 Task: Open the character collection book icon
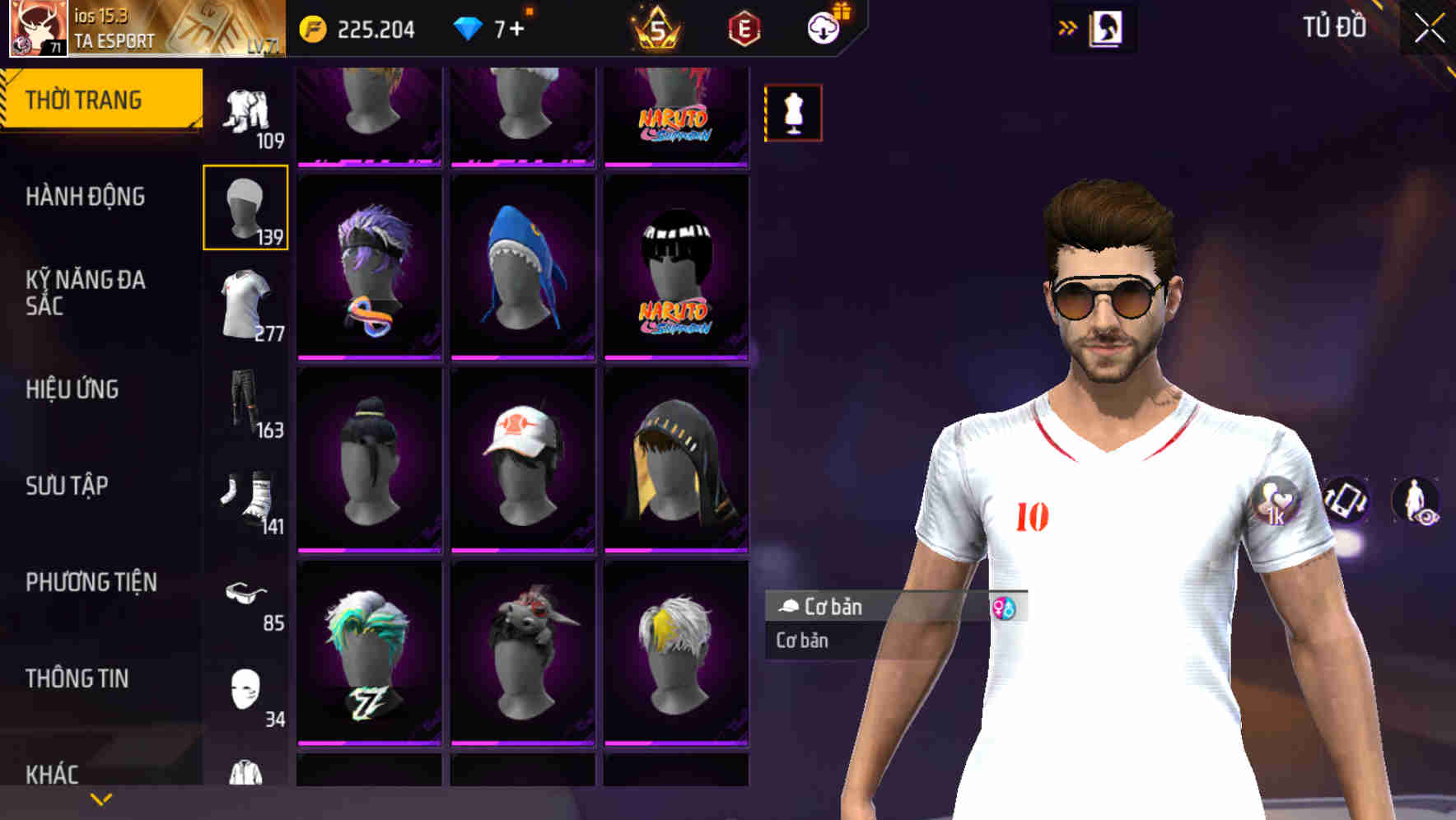[x=1107, y=27]
